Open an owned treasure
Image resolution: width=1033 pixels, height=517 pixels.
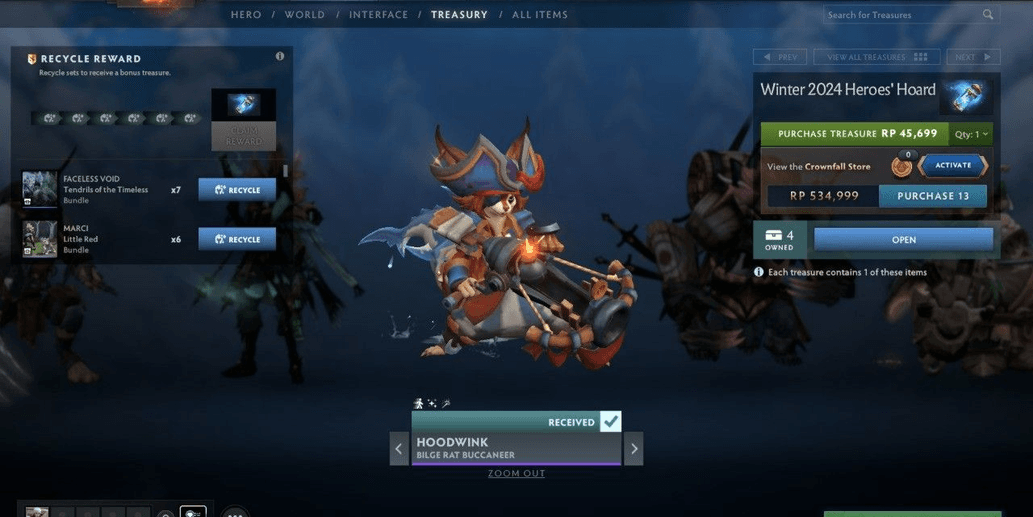903,240
